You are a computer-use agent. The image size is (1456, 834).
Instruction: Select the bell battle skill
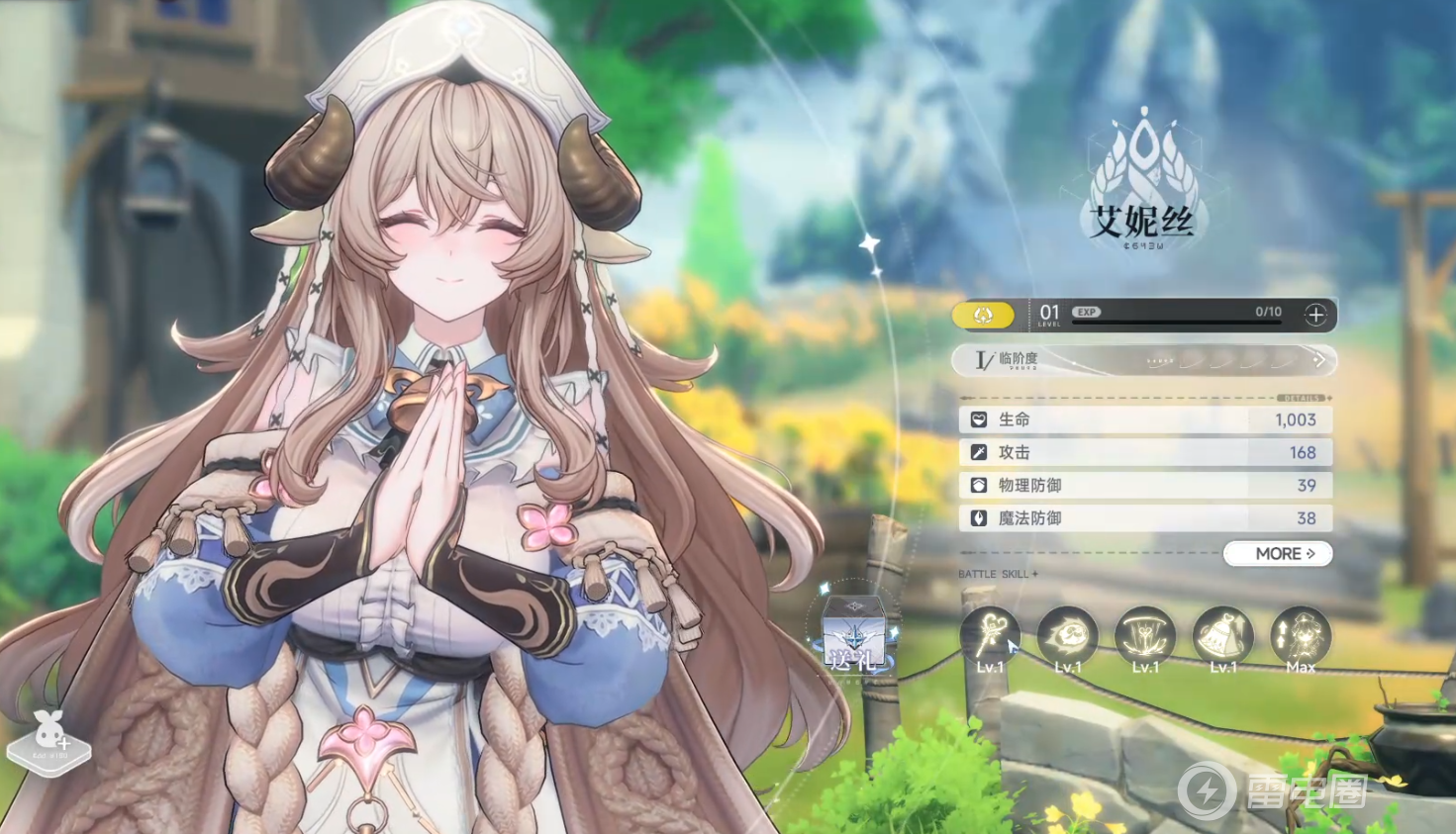tap(1222, 636)
